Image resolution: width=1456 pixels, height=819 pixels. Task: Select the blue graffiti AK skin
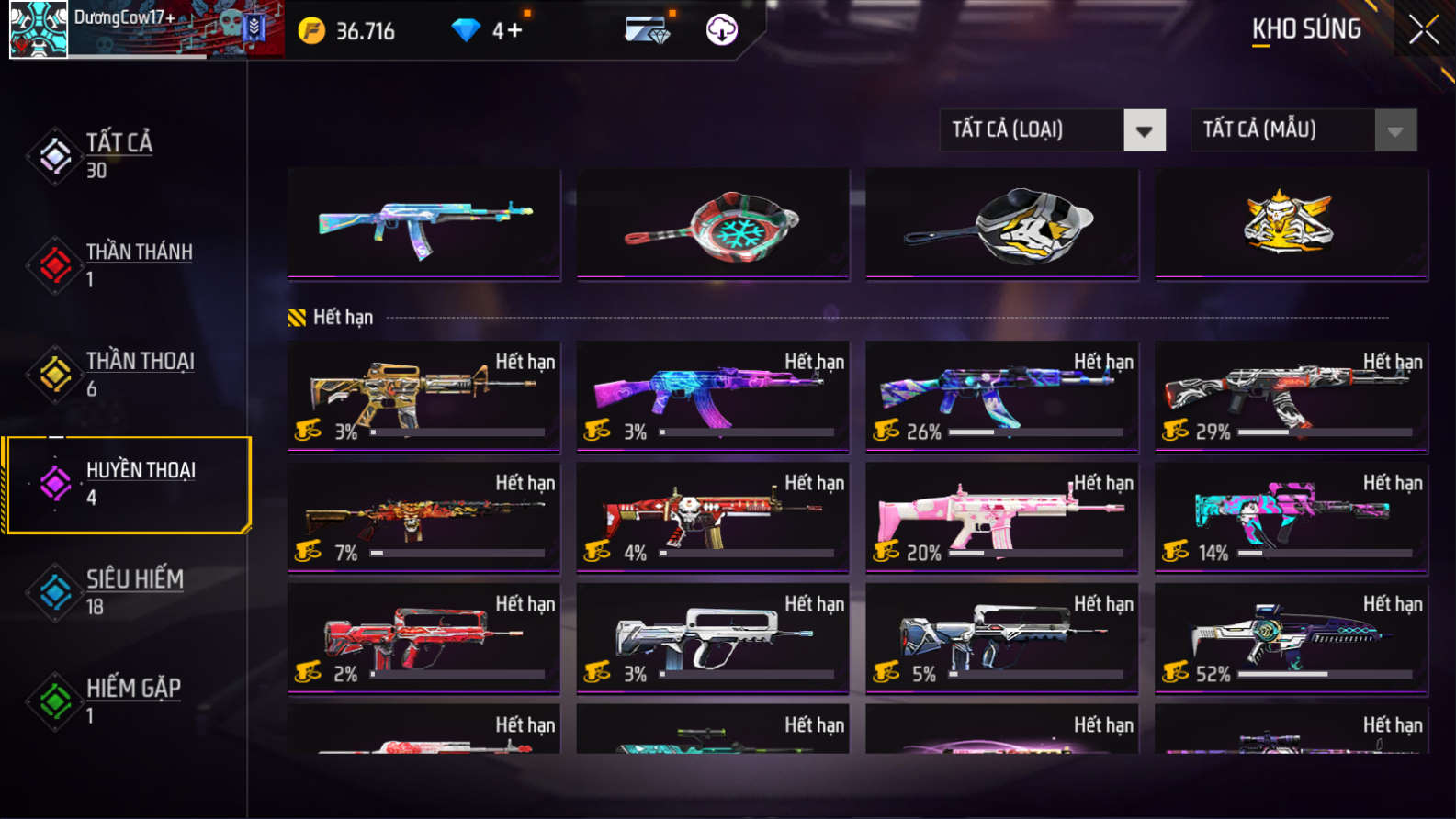tap(423, 223)
